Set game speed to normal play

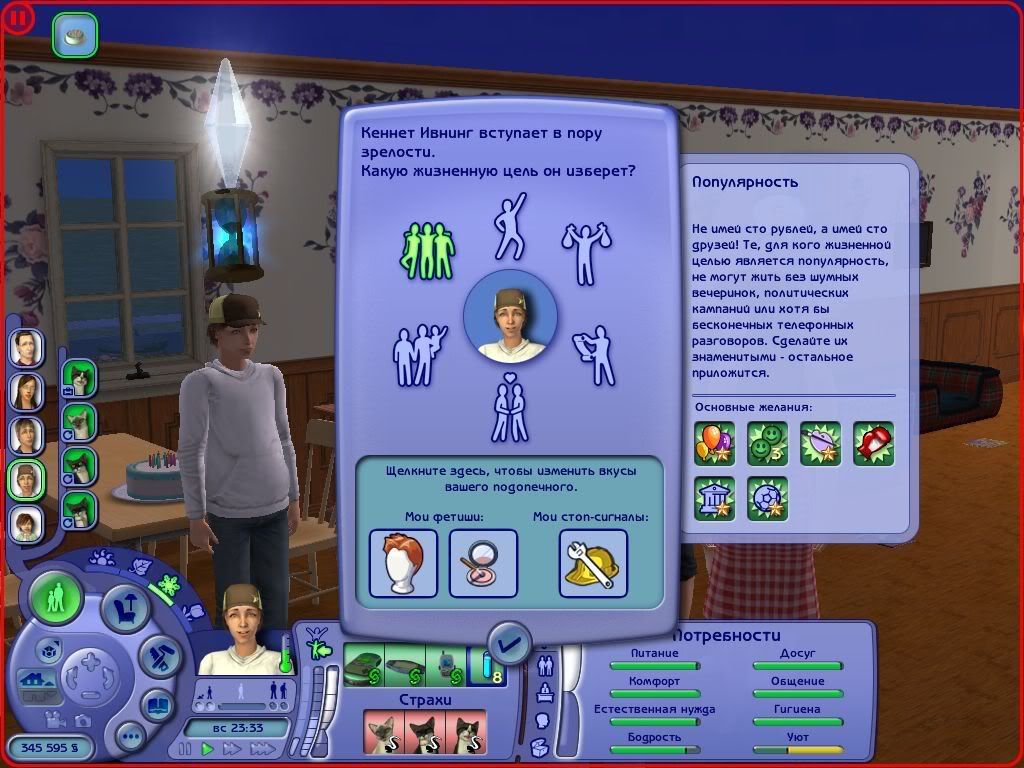[x=208, y=748]
